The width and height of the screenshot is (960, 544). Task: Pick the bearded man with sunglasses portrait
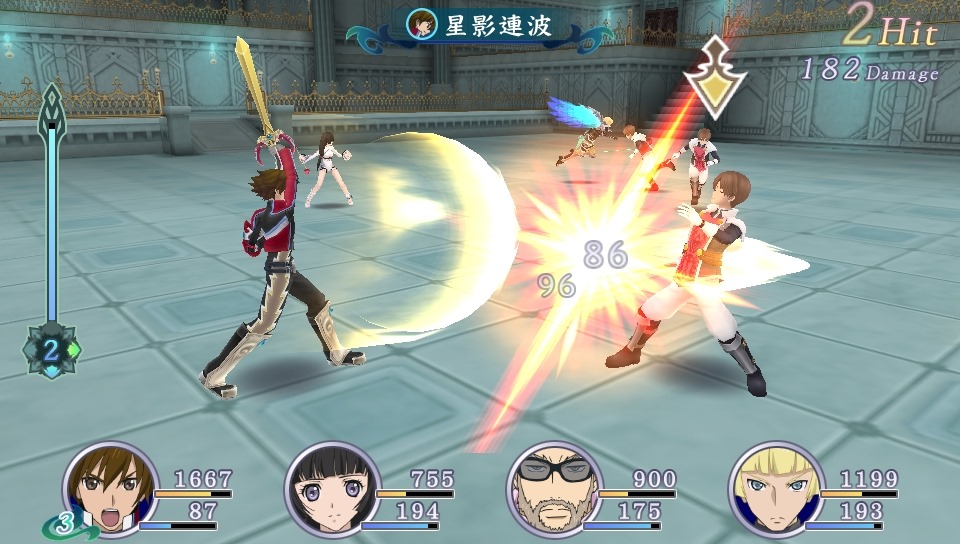(554, 490)
